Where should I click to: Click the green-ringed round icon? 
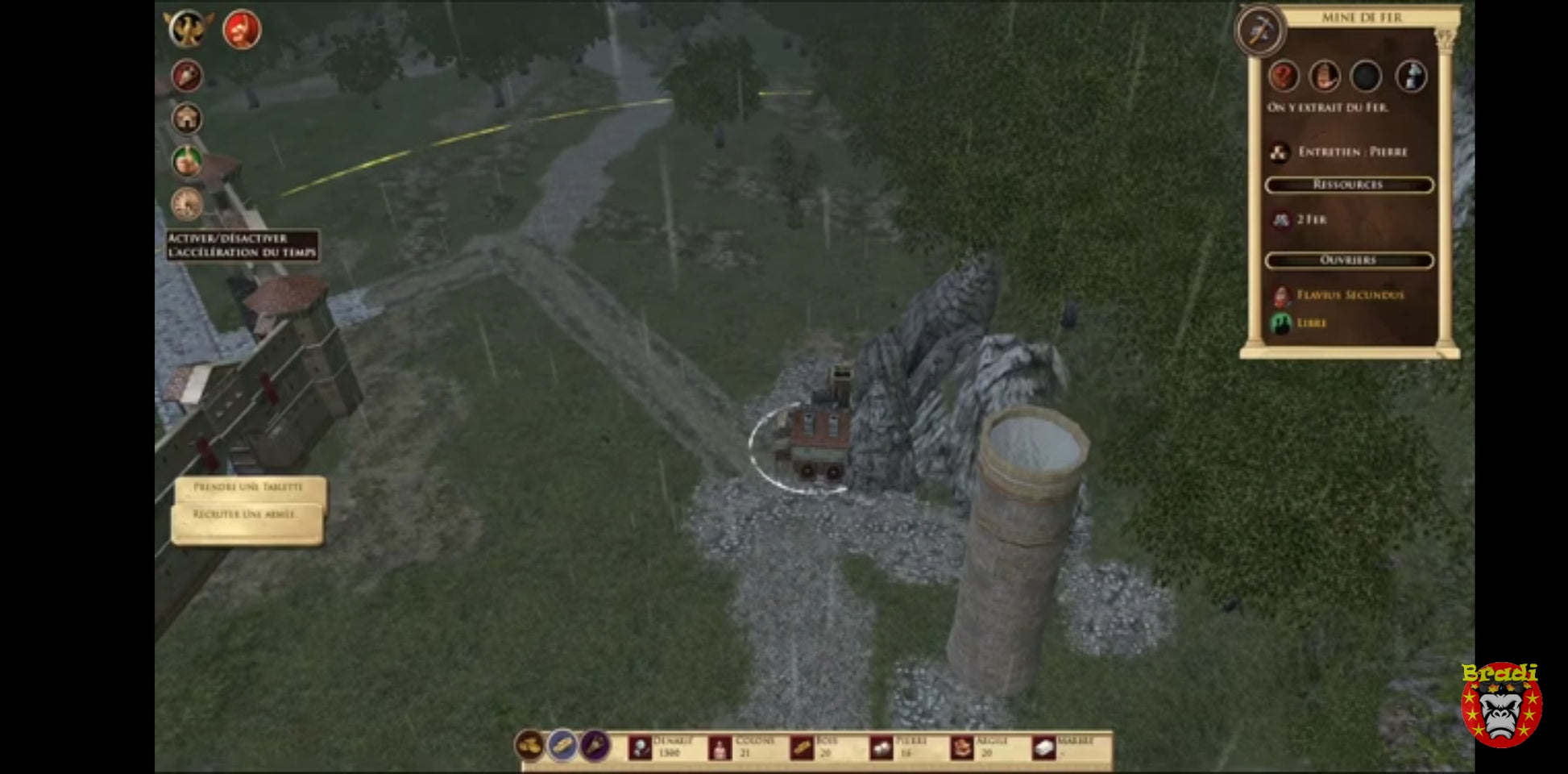pos(187,161)
